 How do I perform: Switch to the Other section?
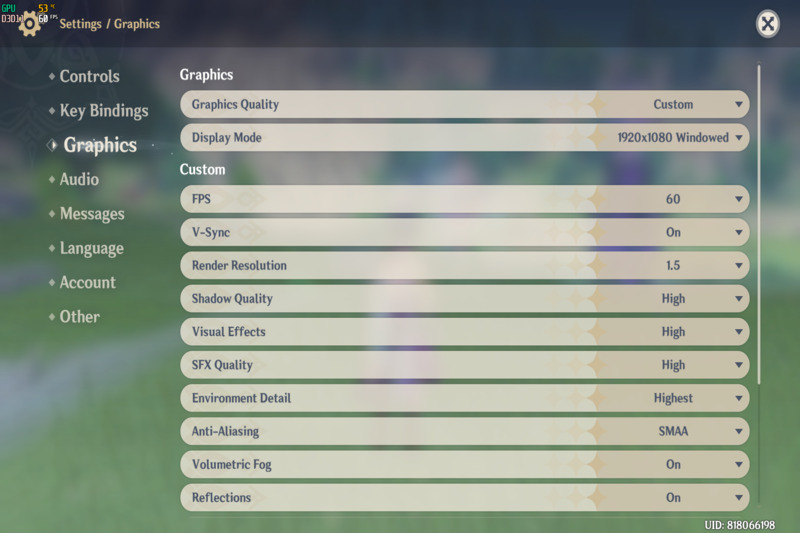coord(79,317)
